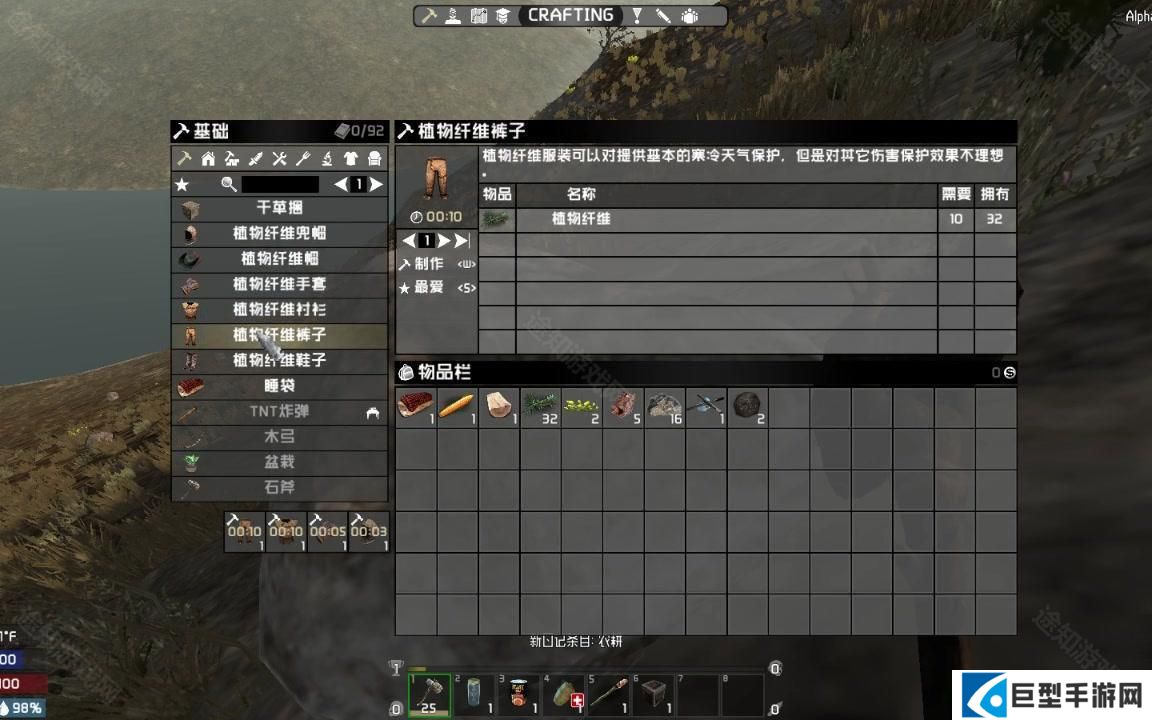Select the stone axe in hotbar slot 1
This screenshot has height=720, width=1152.
[430, 694]
